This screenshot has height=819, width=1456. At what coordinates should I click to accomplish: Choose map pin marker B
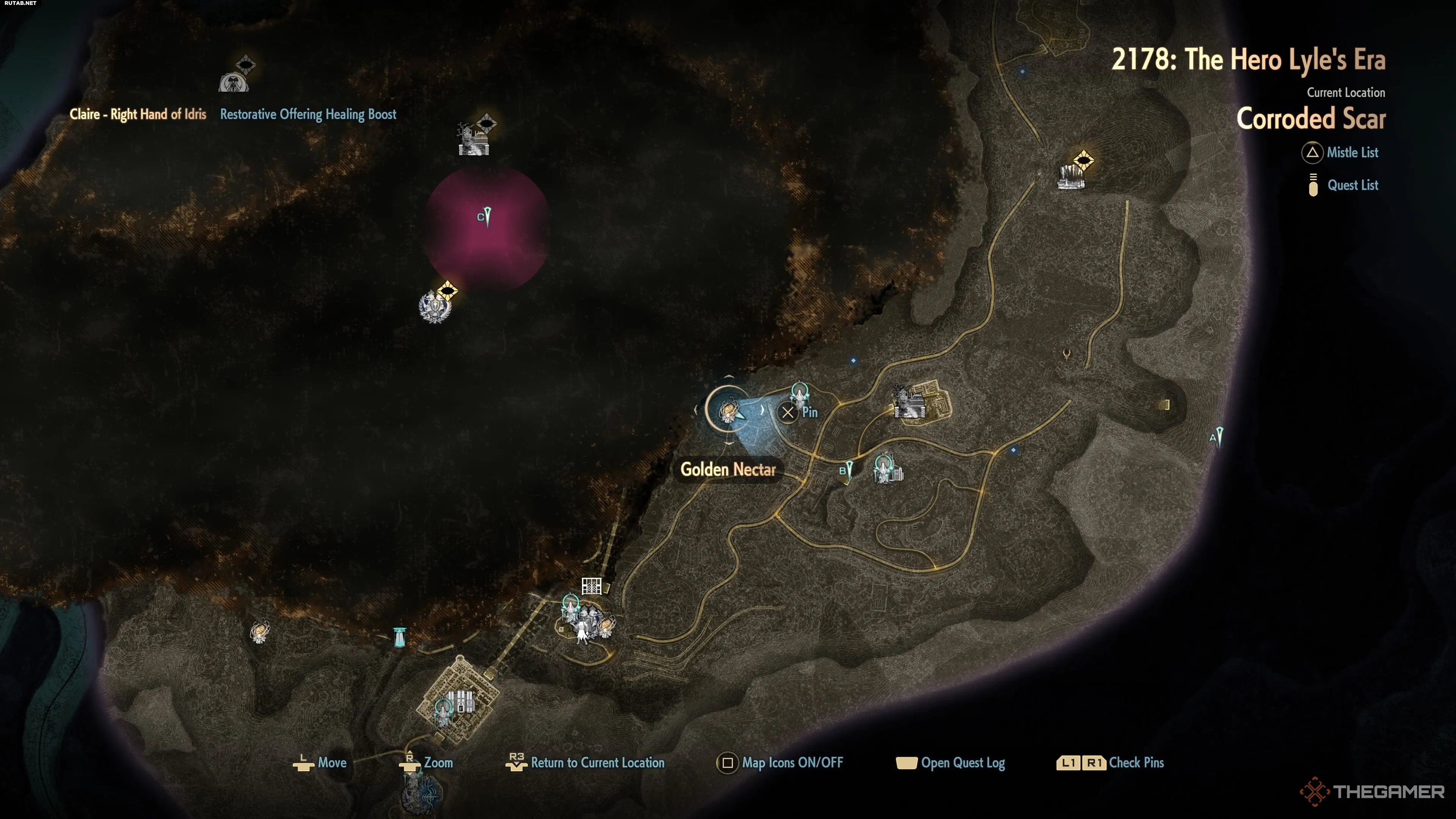pos(848,470)
